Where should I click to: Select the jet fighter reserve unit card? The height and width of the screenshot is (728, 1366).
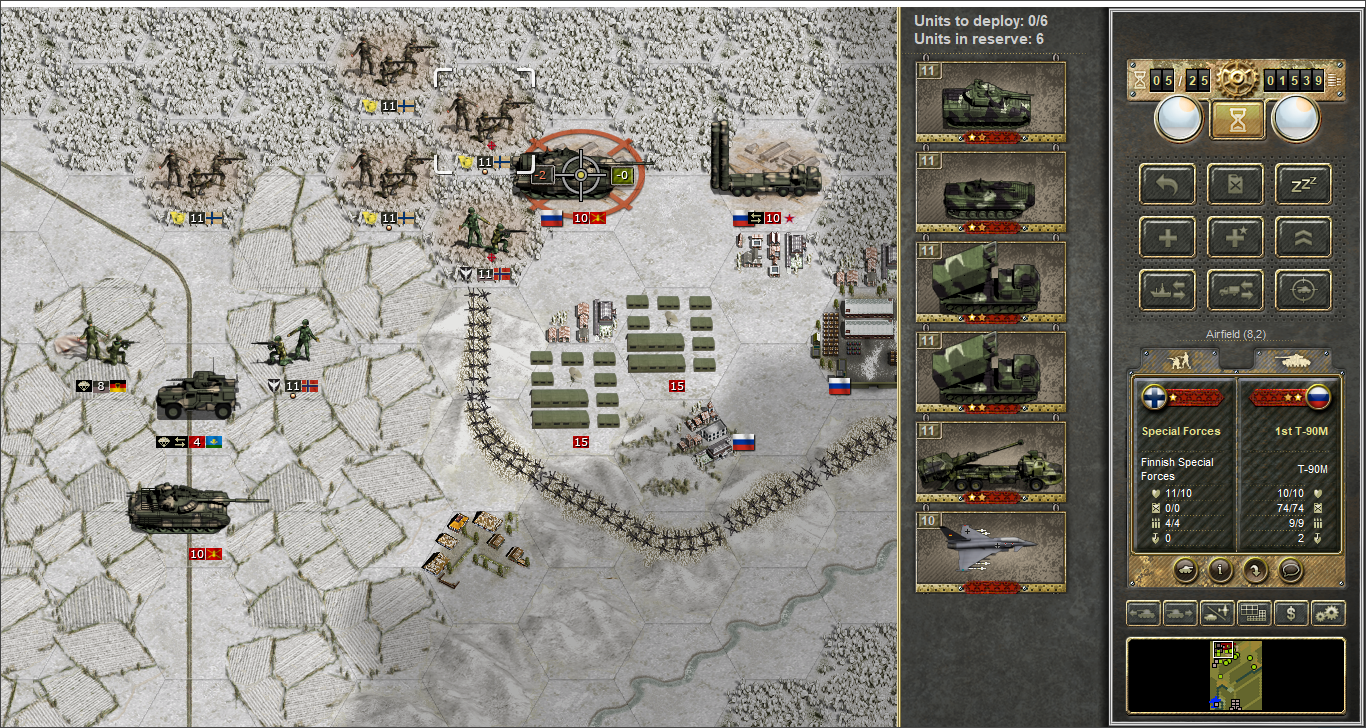(x=990, y=552)
